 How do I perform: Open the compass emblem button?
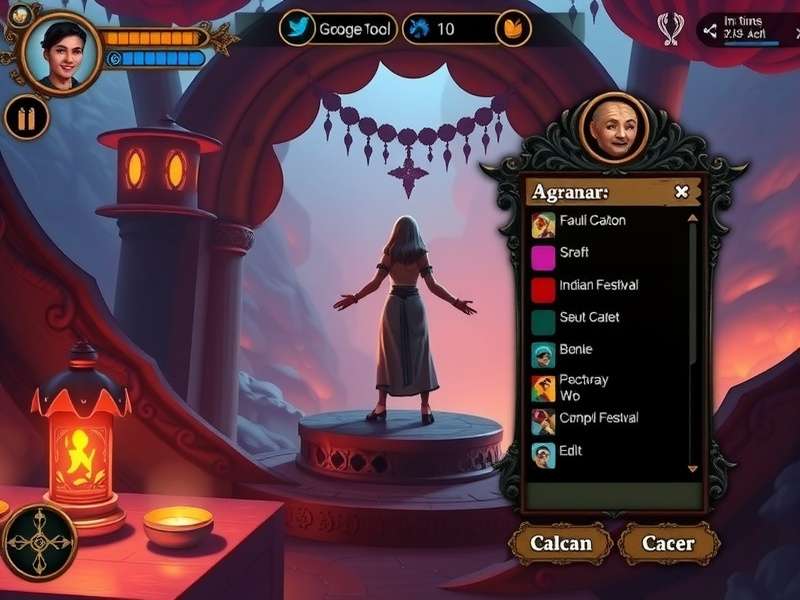pos(40,541)
